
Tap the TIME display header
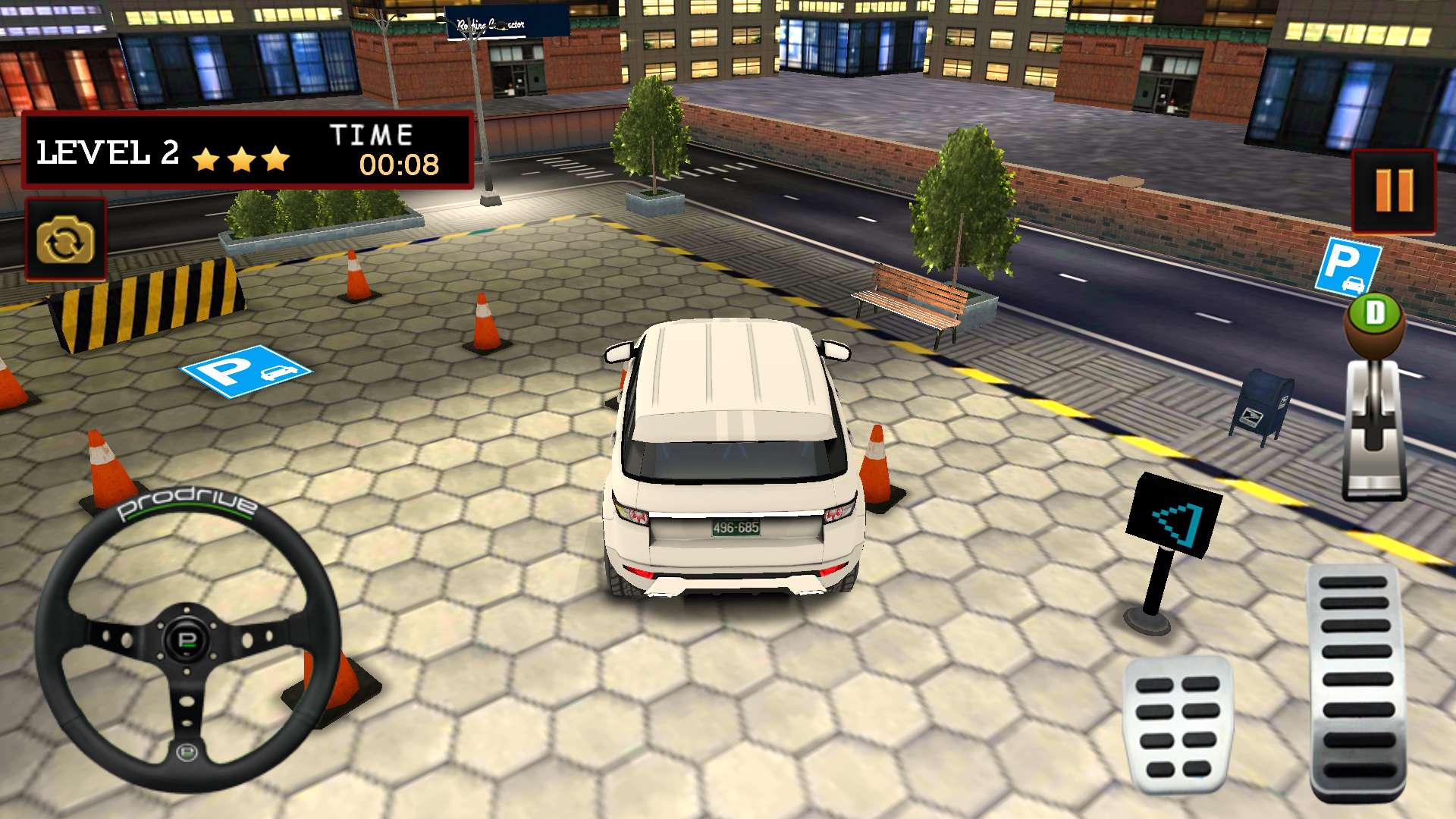click(x=369, y=134)
